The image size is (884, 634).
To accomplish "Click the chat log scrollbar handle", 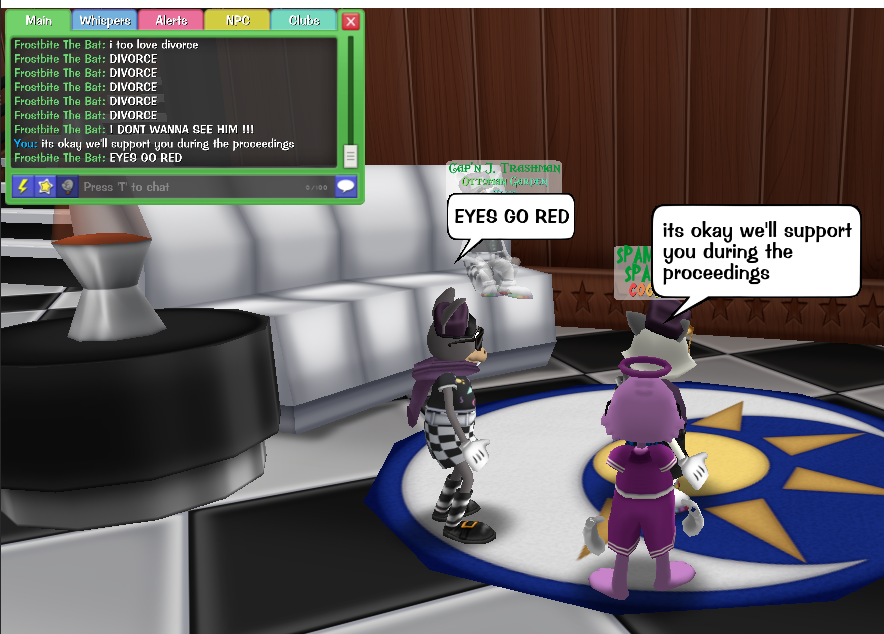I will pyautogui.click(x=350, y=155).
